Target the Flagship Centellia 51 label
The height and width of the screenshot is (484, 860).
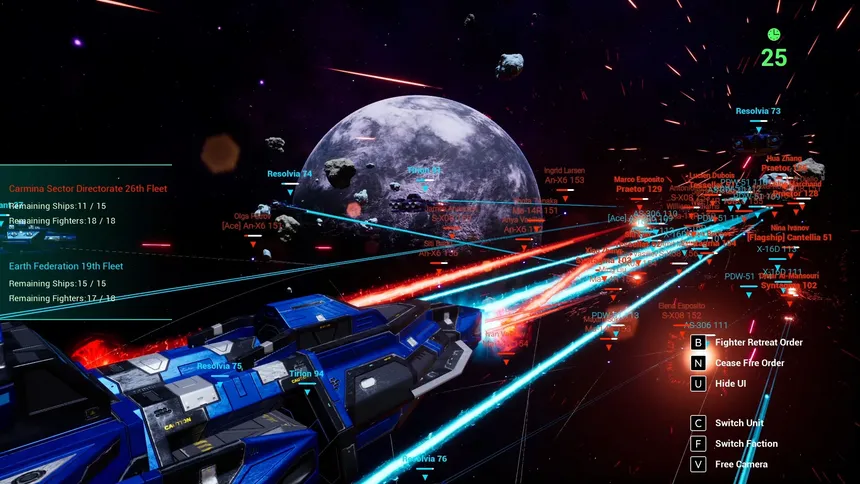click(787, 238)
